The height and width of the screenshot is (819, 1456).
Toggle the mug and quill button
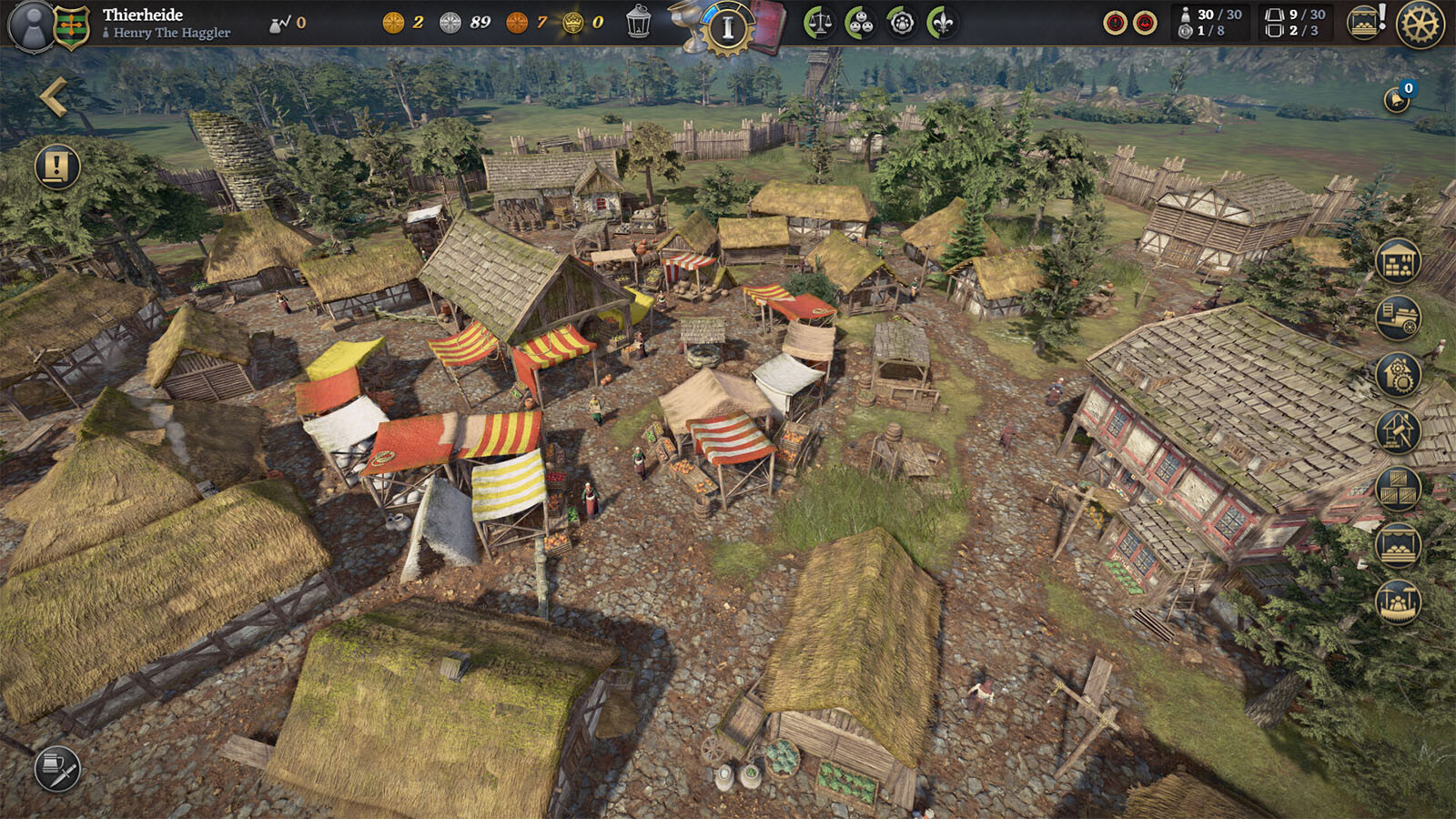(57, 770)
